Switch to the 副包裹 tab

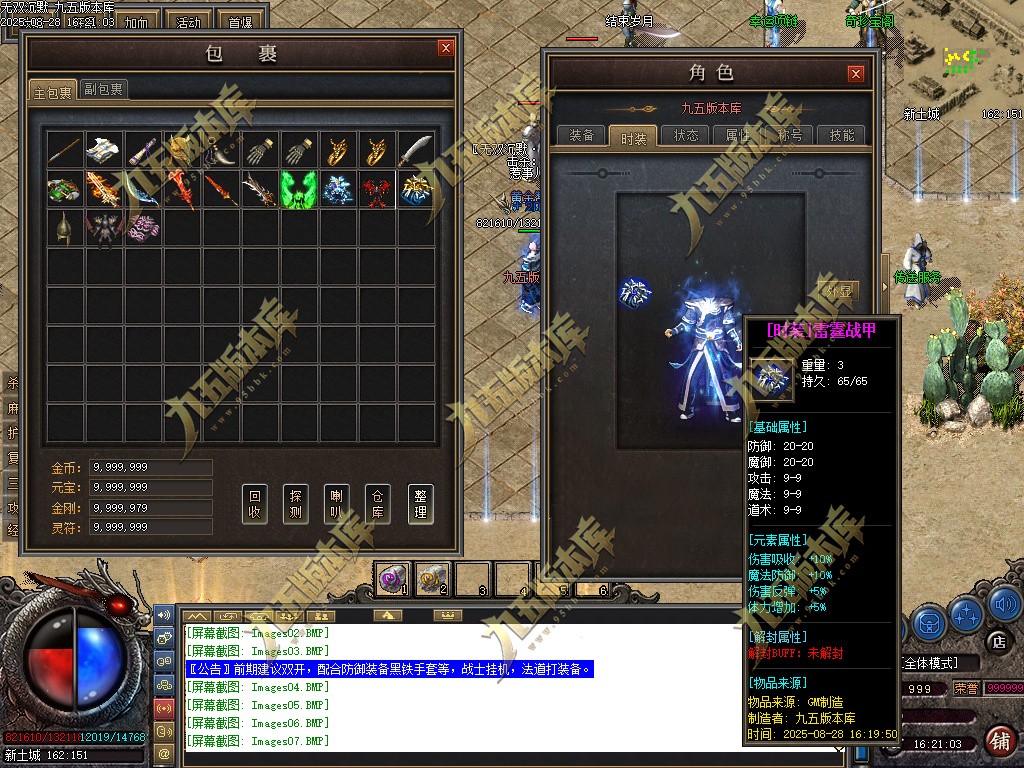(103, 90)
